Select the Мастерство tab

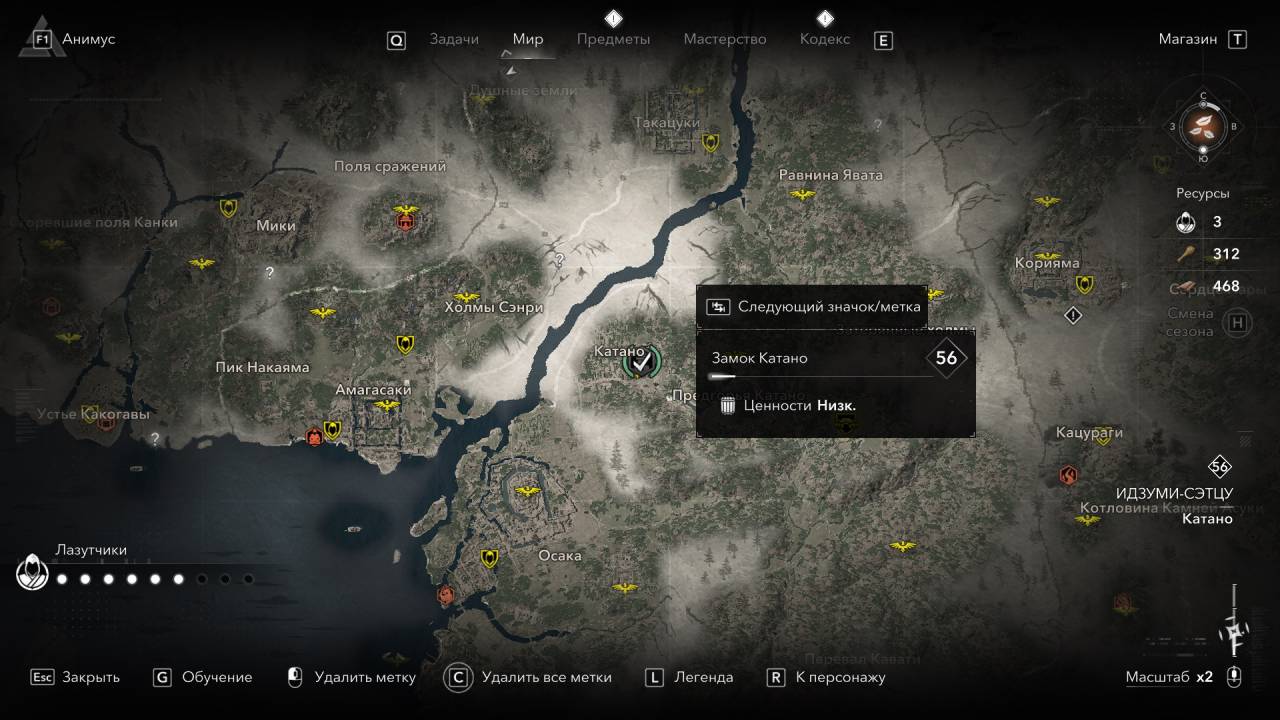click(x=724, y=39)
